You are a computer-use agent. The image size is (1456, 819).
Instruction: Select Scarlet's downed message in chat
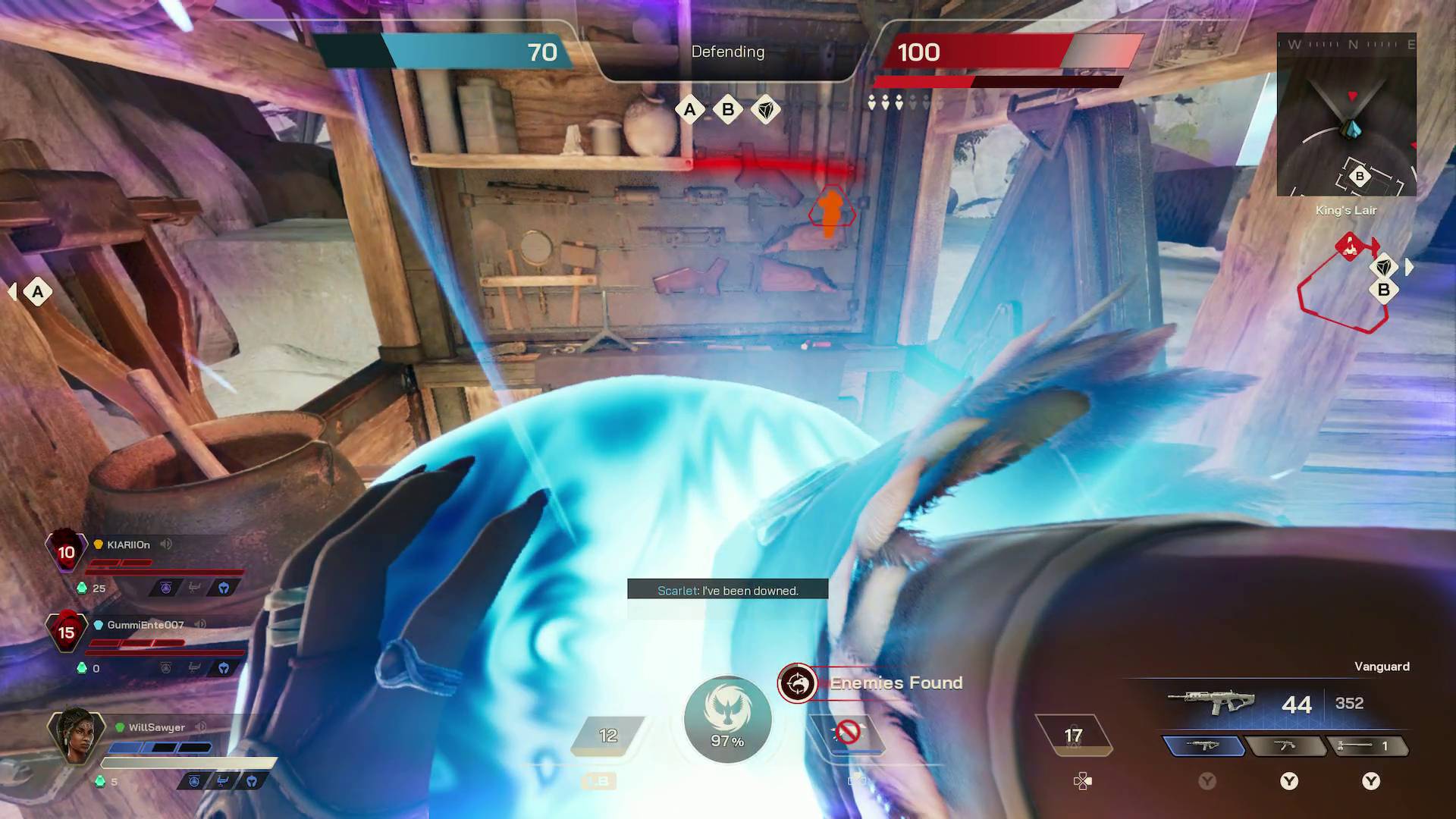[727, 590]
